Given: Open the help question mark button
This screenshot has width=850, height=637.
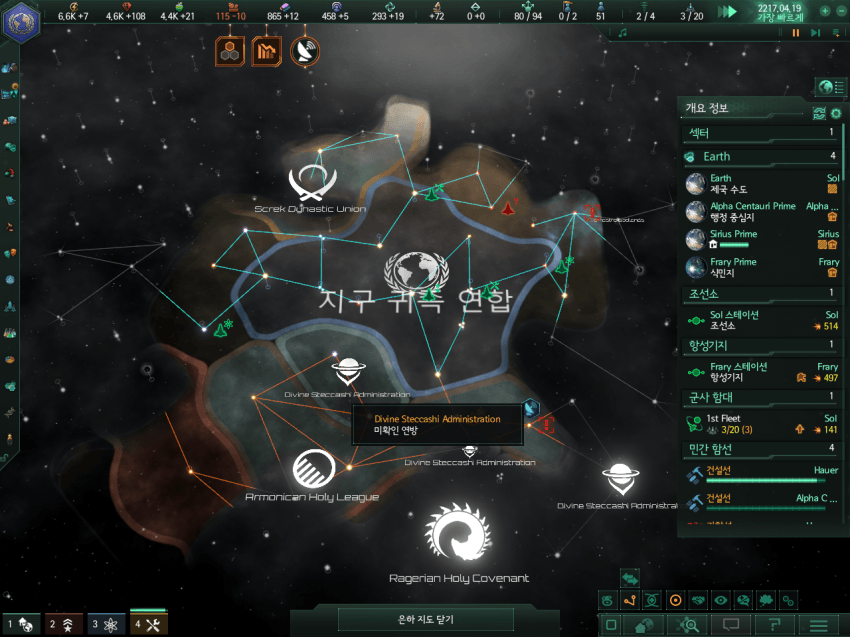Looking at the screenshot, I should coord(773,625).
